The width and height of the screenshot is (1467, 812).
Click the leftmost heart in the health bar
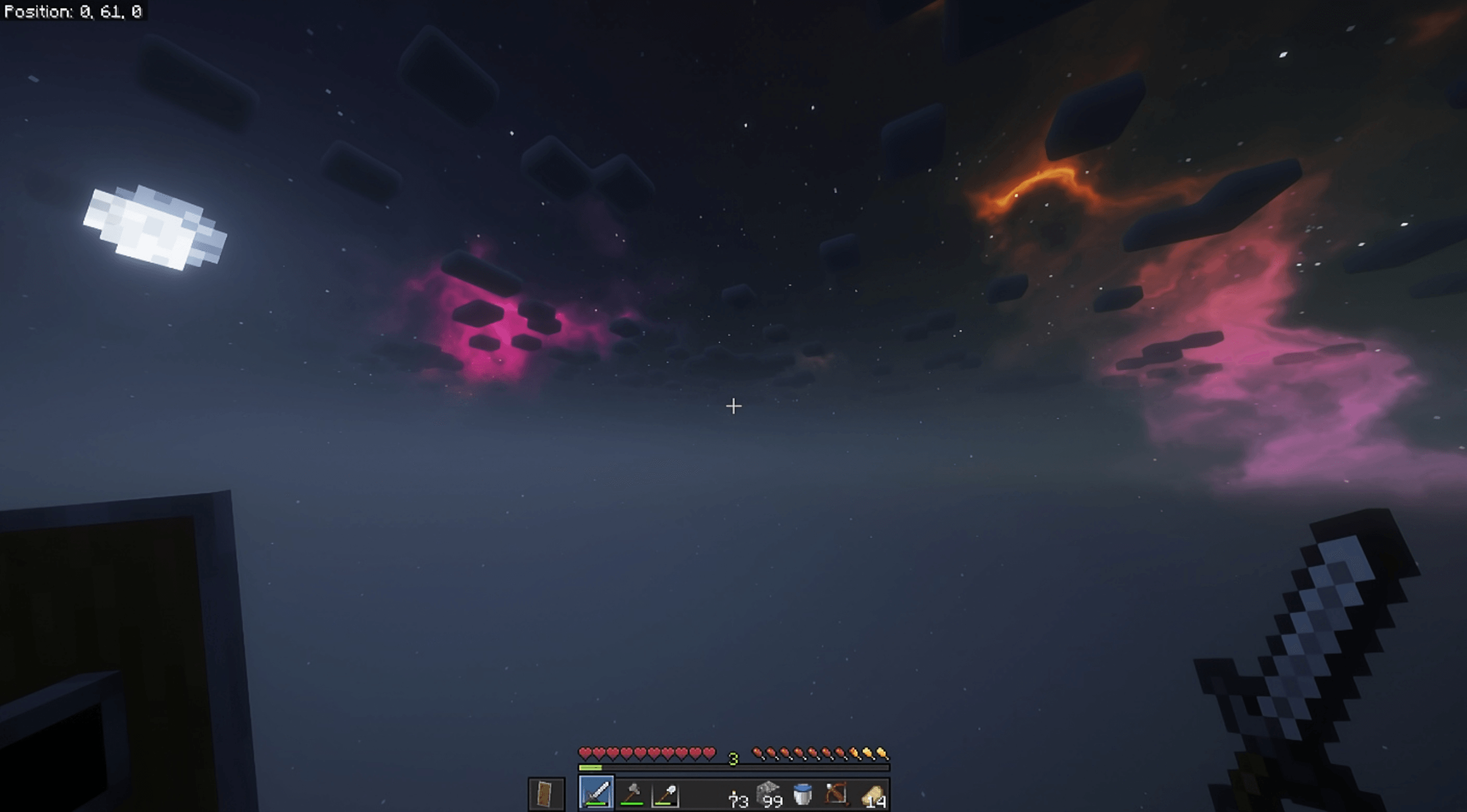(585, 753)
